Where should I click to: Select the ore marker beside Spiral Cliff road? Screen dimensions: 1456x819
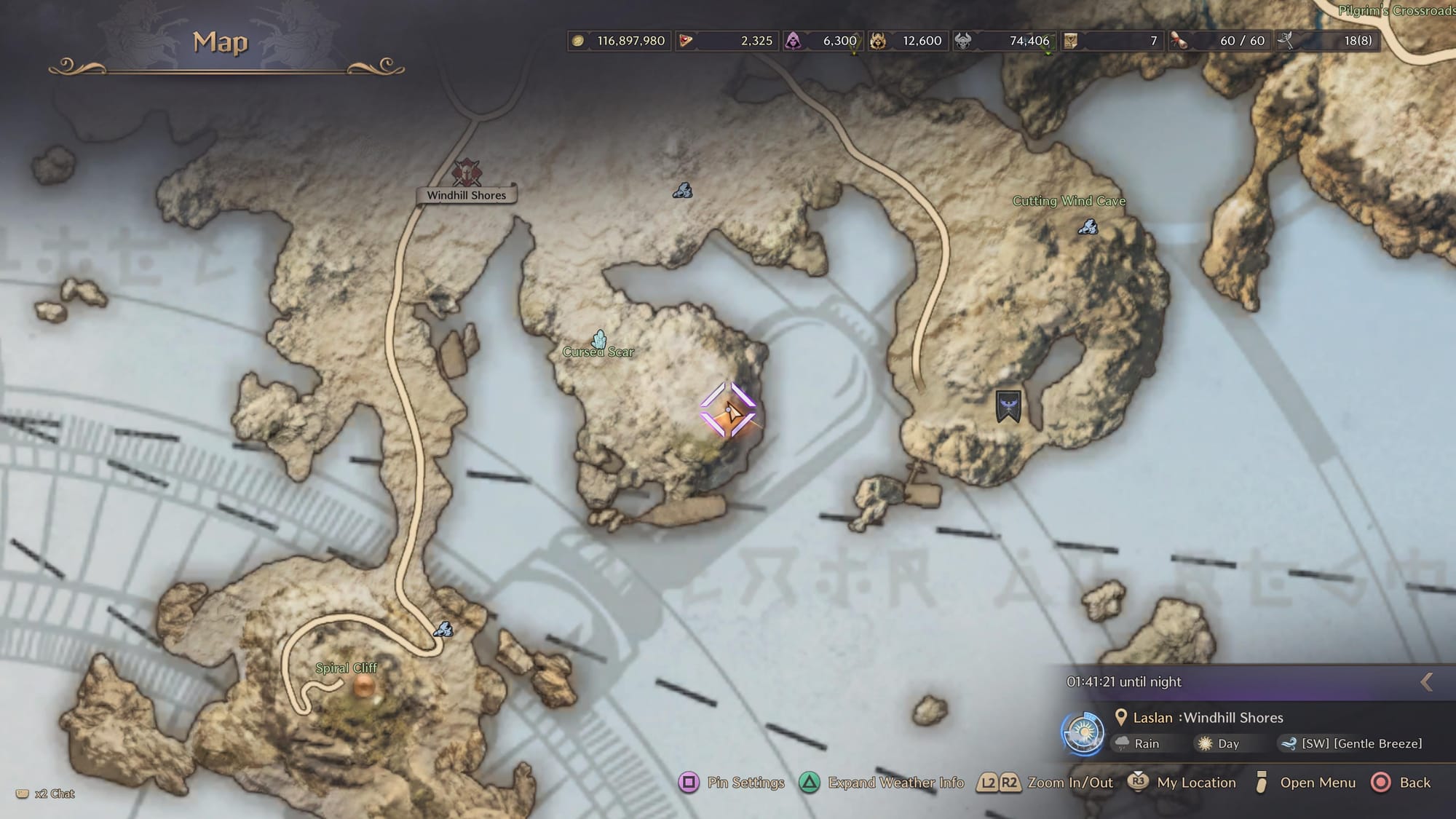coord(443,629)
